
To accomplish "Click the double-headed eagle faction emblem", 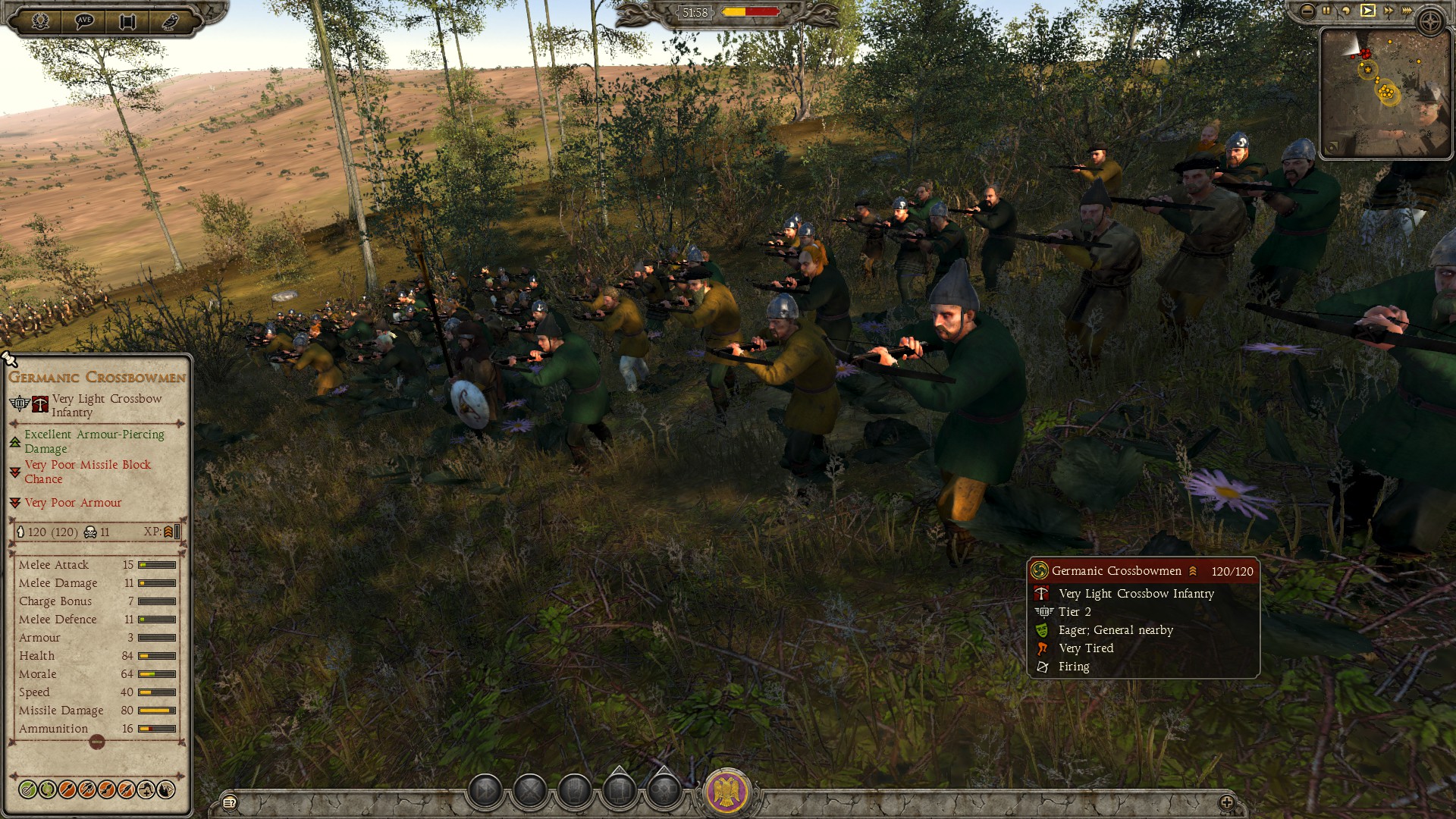I will [727, 792].
